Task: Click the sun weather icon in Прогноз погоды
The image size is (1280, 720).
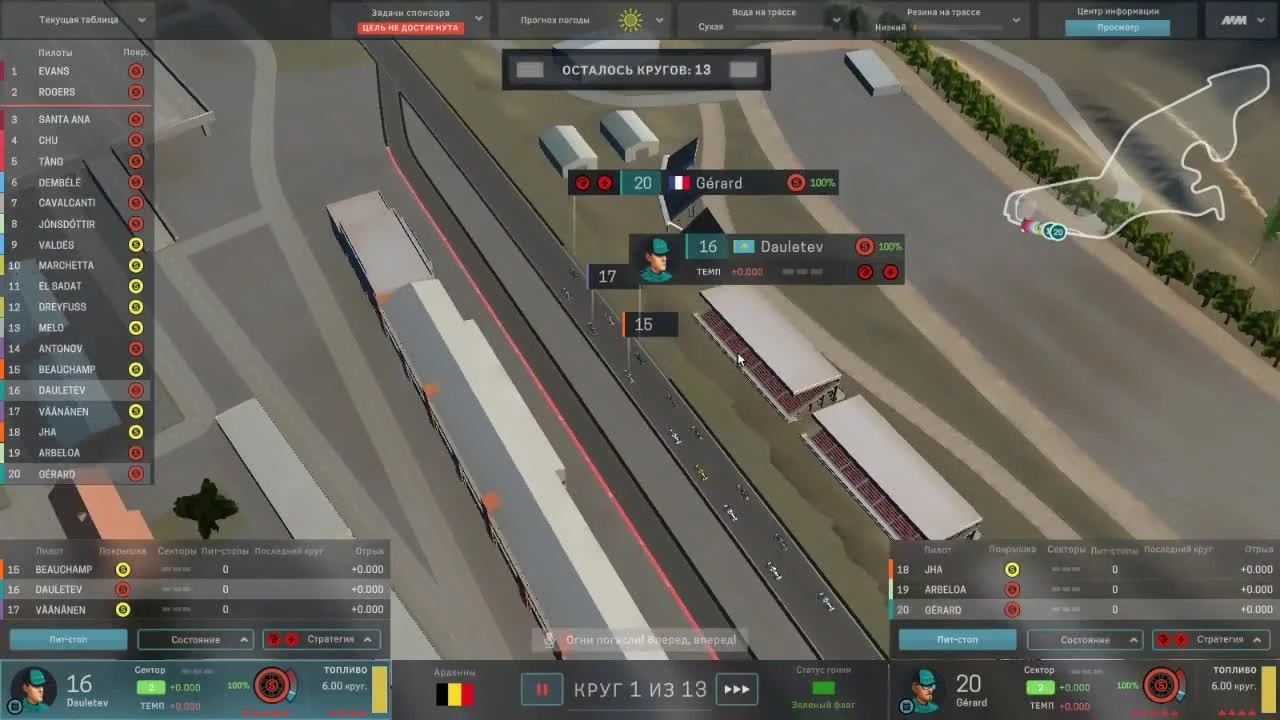Action: point(629,18)
